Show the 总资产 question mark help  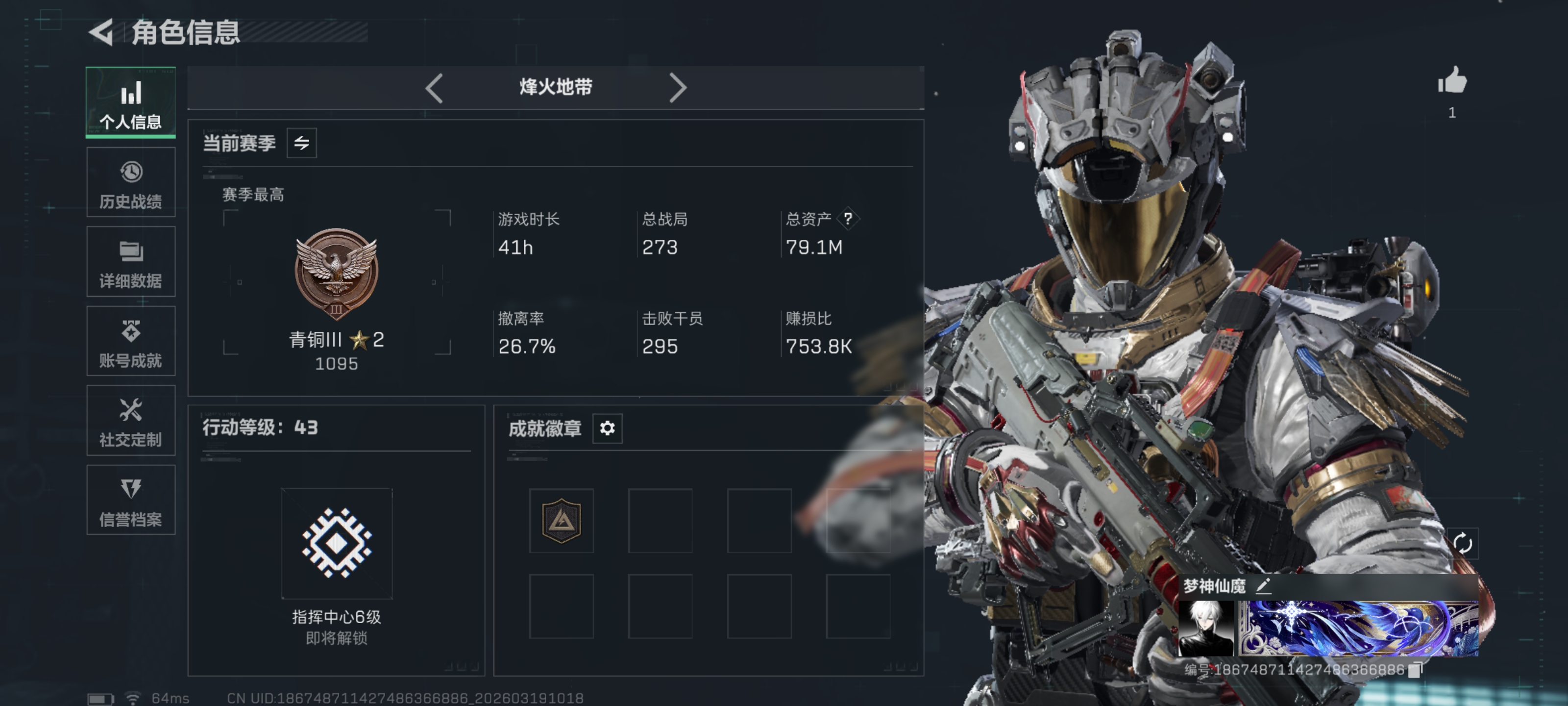(848, 219)
